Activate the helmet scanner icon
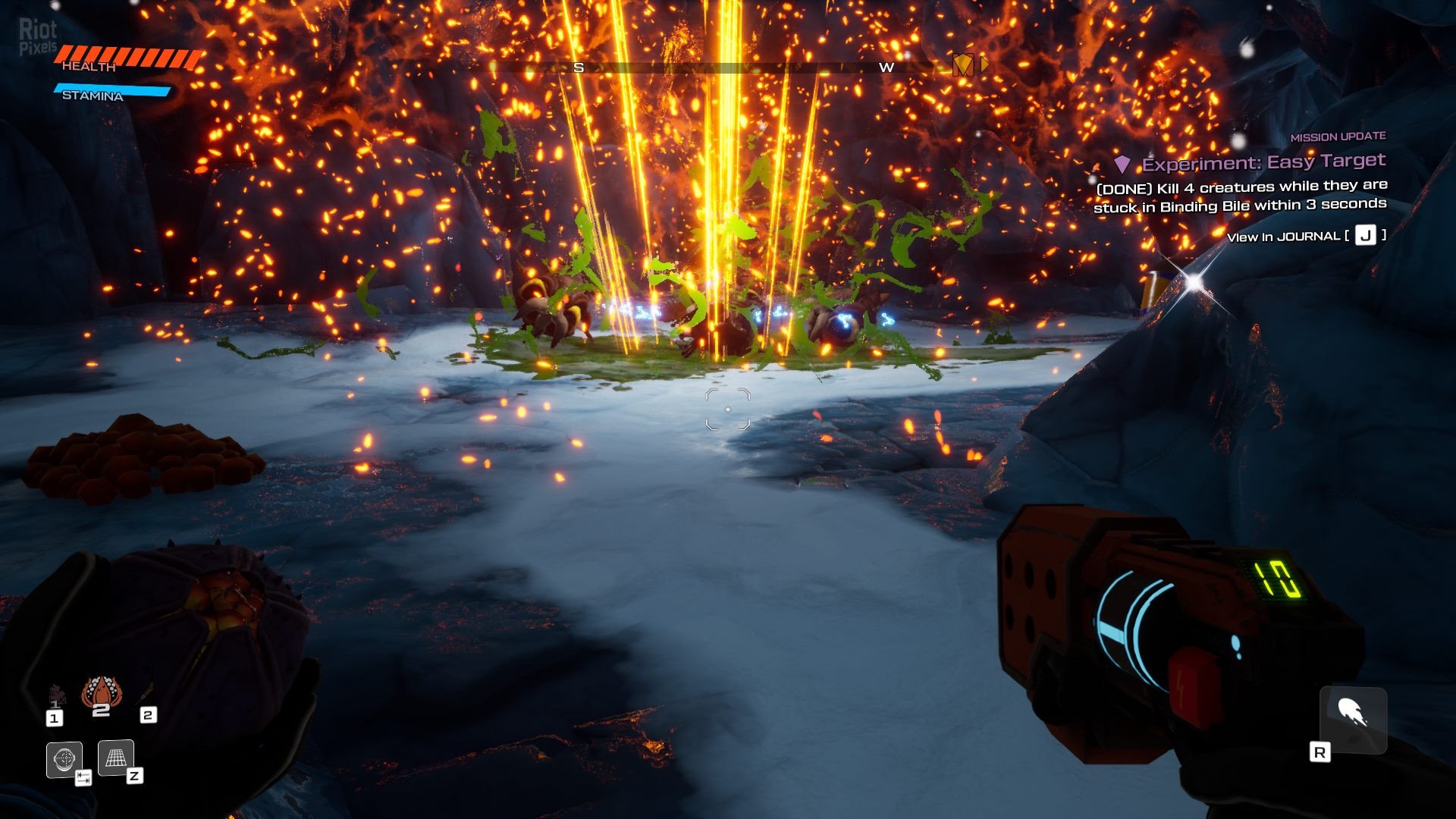This screenshot has height=819, width=1456. click(64, 758)
